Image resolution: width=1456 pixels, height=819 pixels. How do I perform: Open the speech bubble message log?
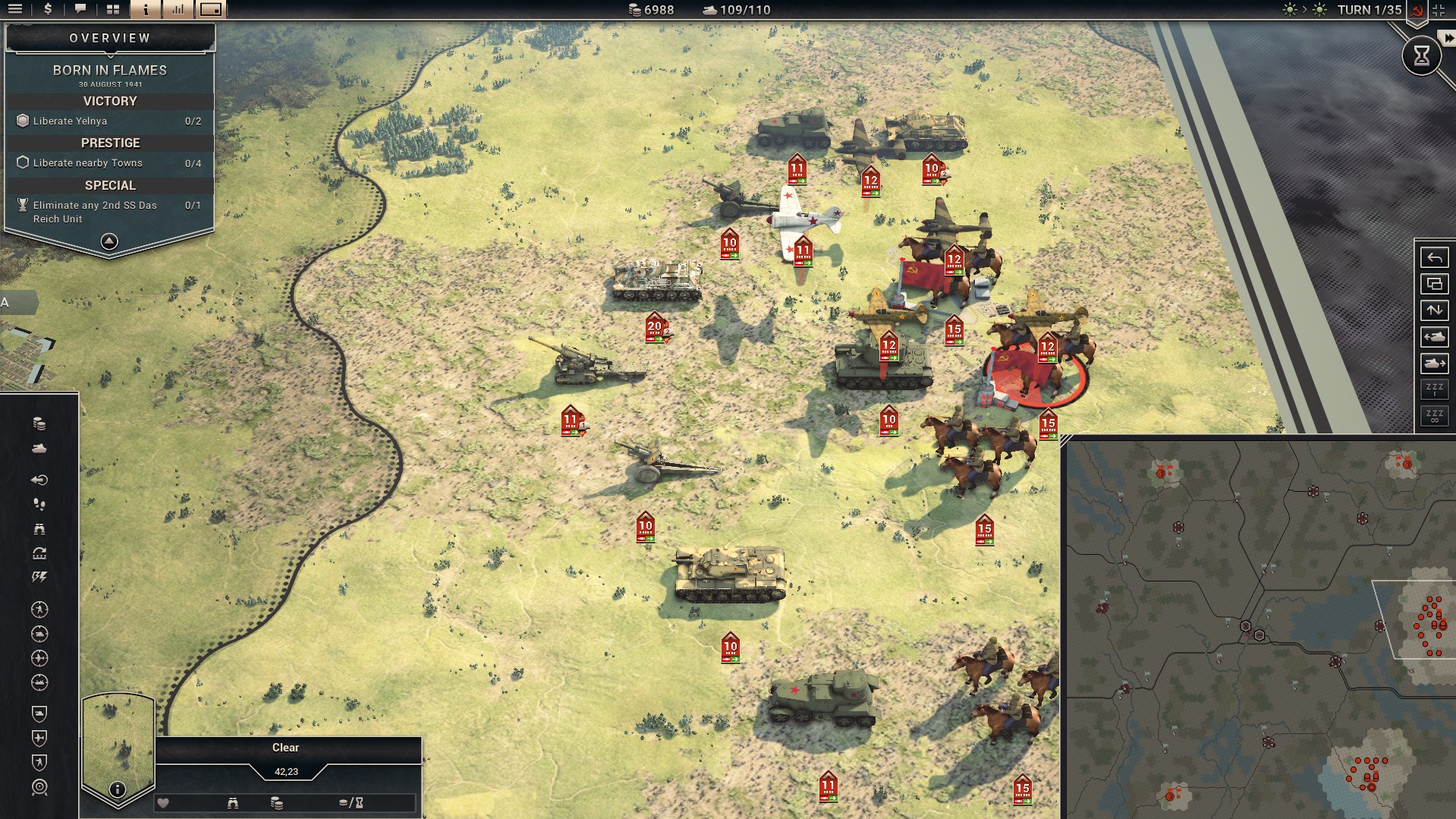click(x=80, y=9)
